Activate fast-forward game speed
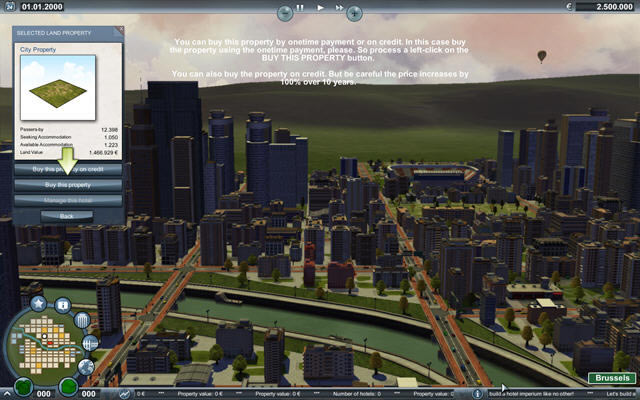Image resolution: width=640 pixels, height=400 pixels. (338, 7)
